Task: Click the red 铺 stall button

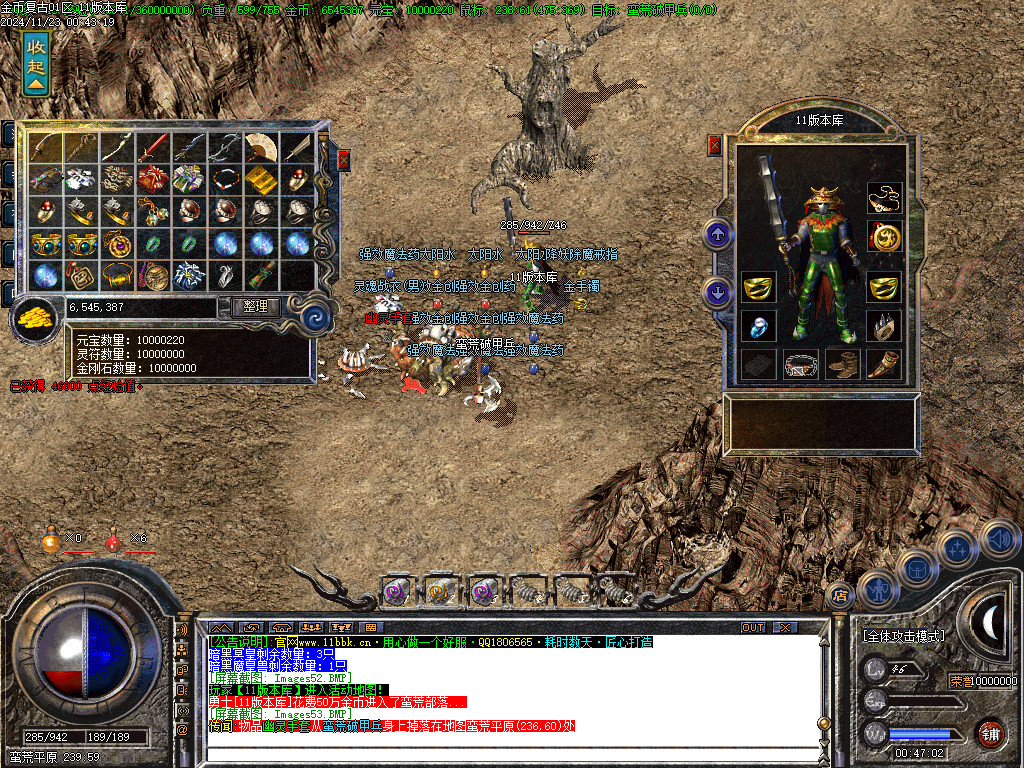Action: 990,732
